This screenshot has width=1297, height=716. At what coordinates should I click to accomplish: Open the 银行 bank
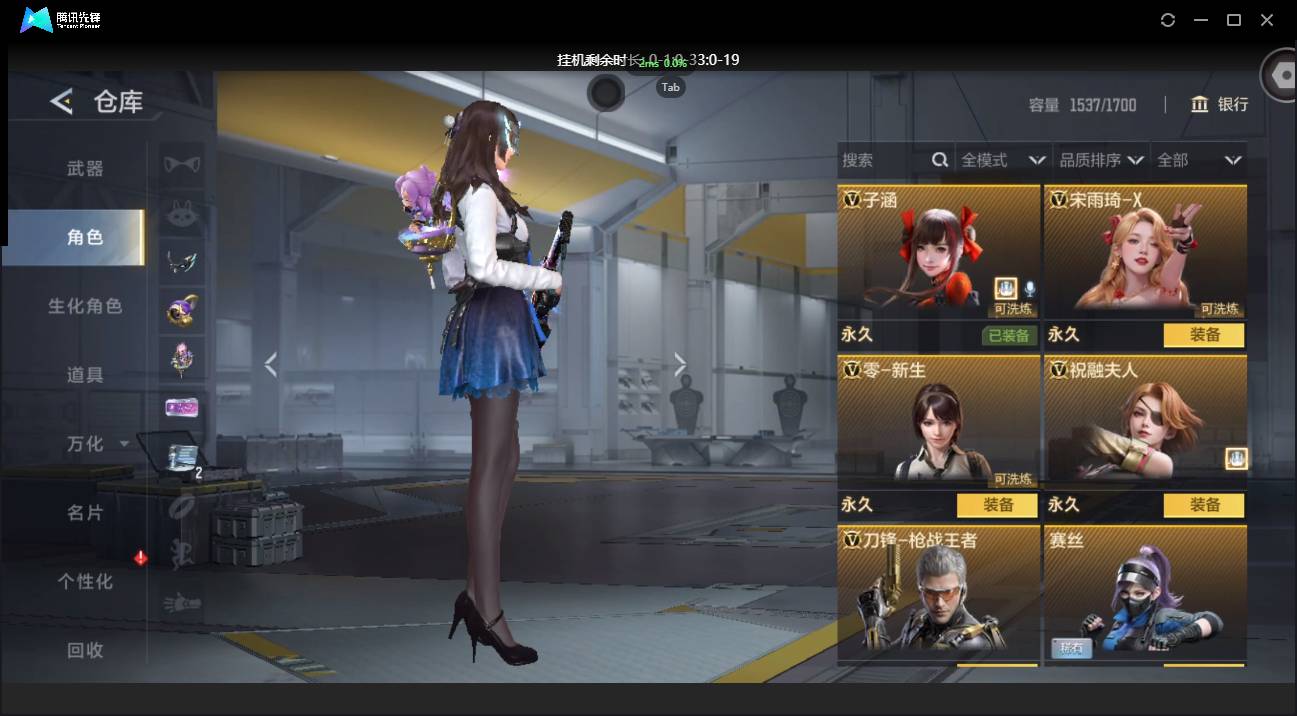pyautogui.click(x=1219, y=105)
